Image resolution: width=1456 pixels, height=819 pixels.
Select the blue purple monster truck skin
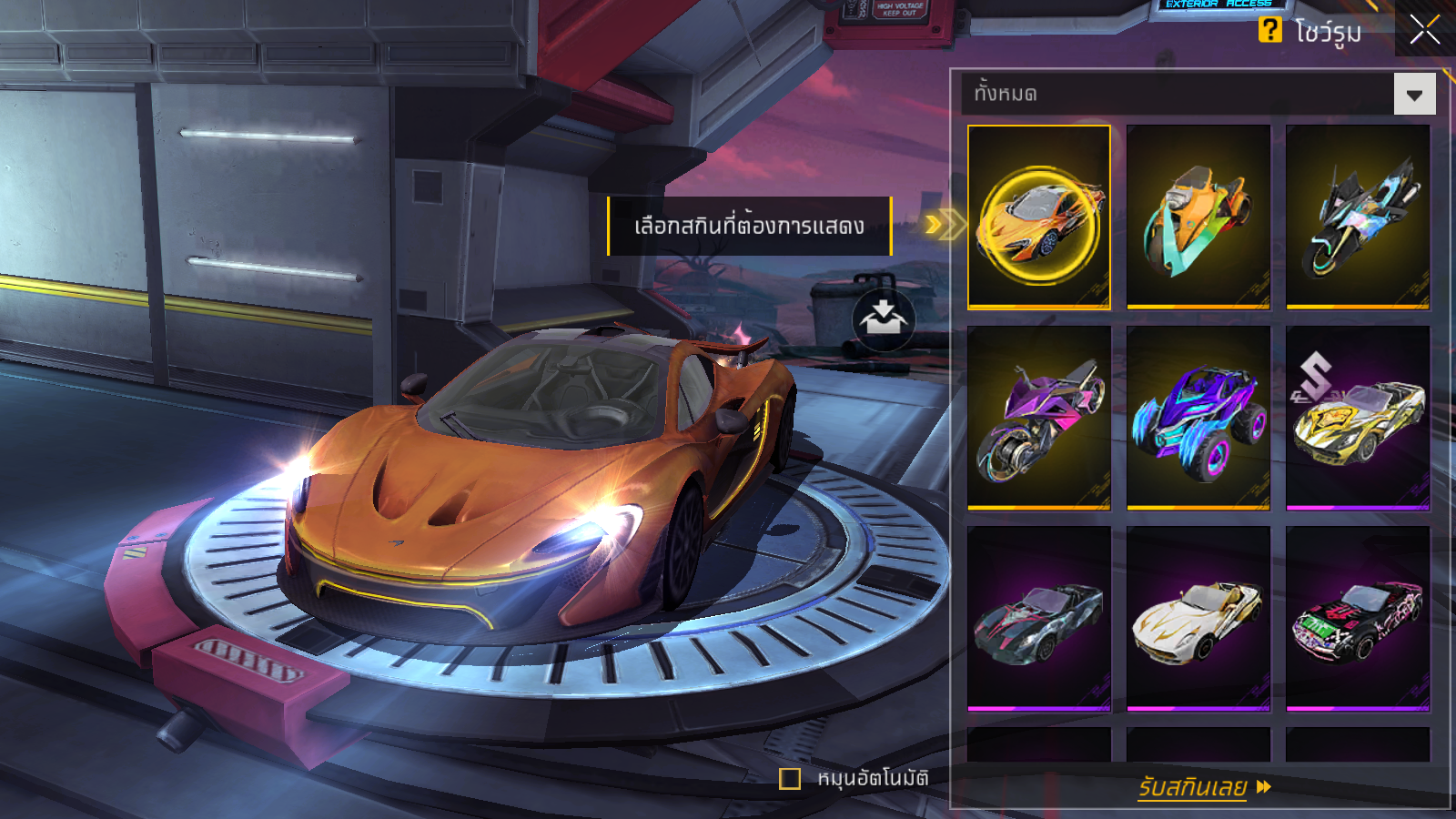click(x=1198, y=418)
